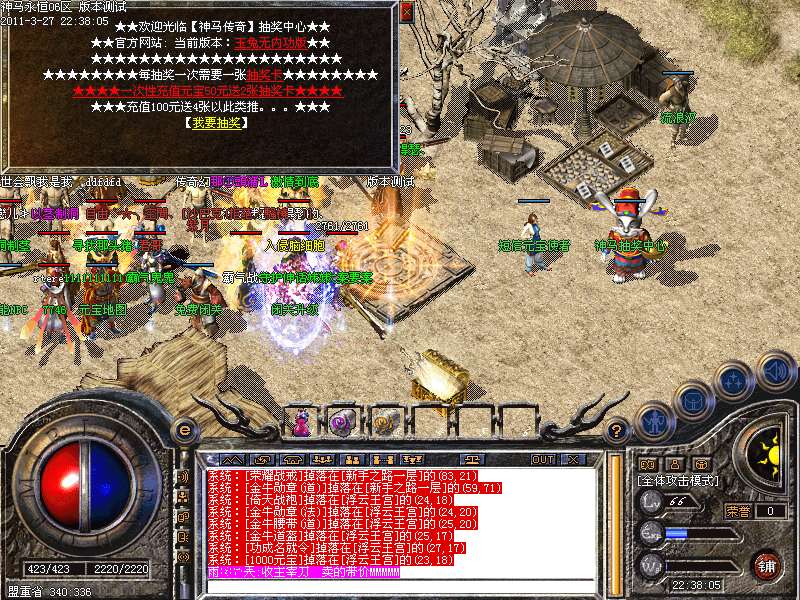
Task: Select the red recharge promotion link
Action: click(x=207, y=91)
